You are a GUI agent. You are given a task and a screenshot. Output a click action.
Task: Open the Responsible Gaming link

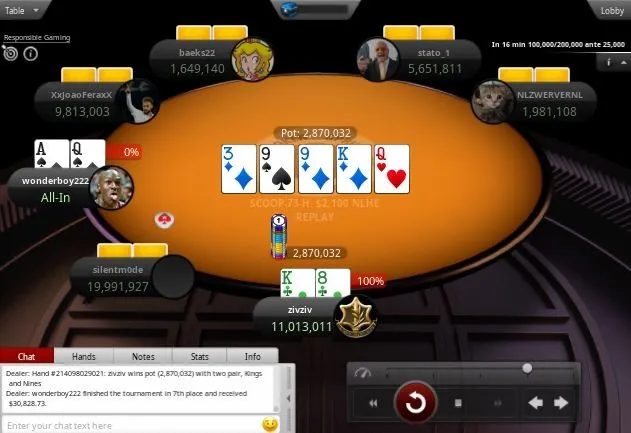[37, 38]
